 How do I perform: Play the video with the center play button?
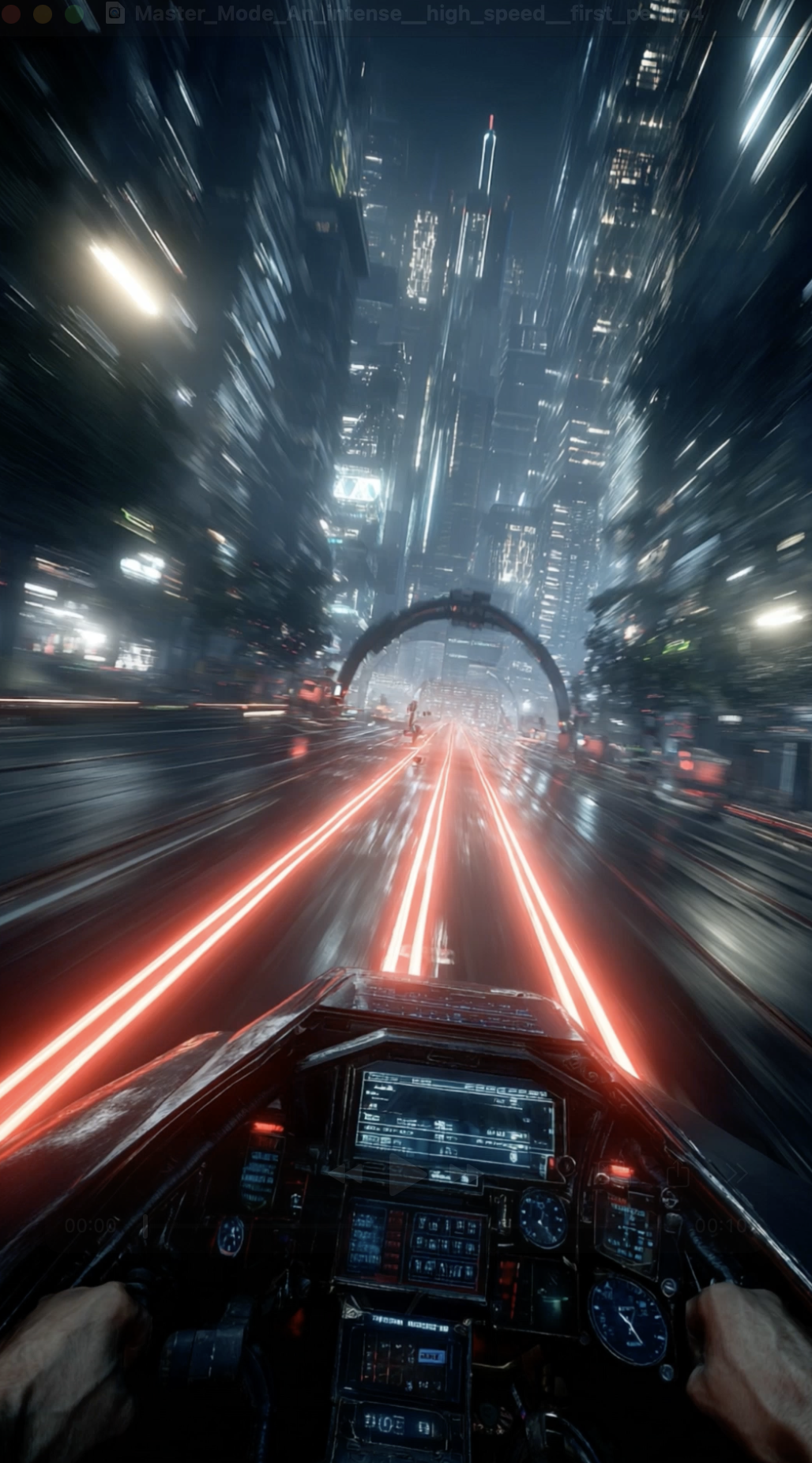pyautogui.click(x=406, y=1175)
